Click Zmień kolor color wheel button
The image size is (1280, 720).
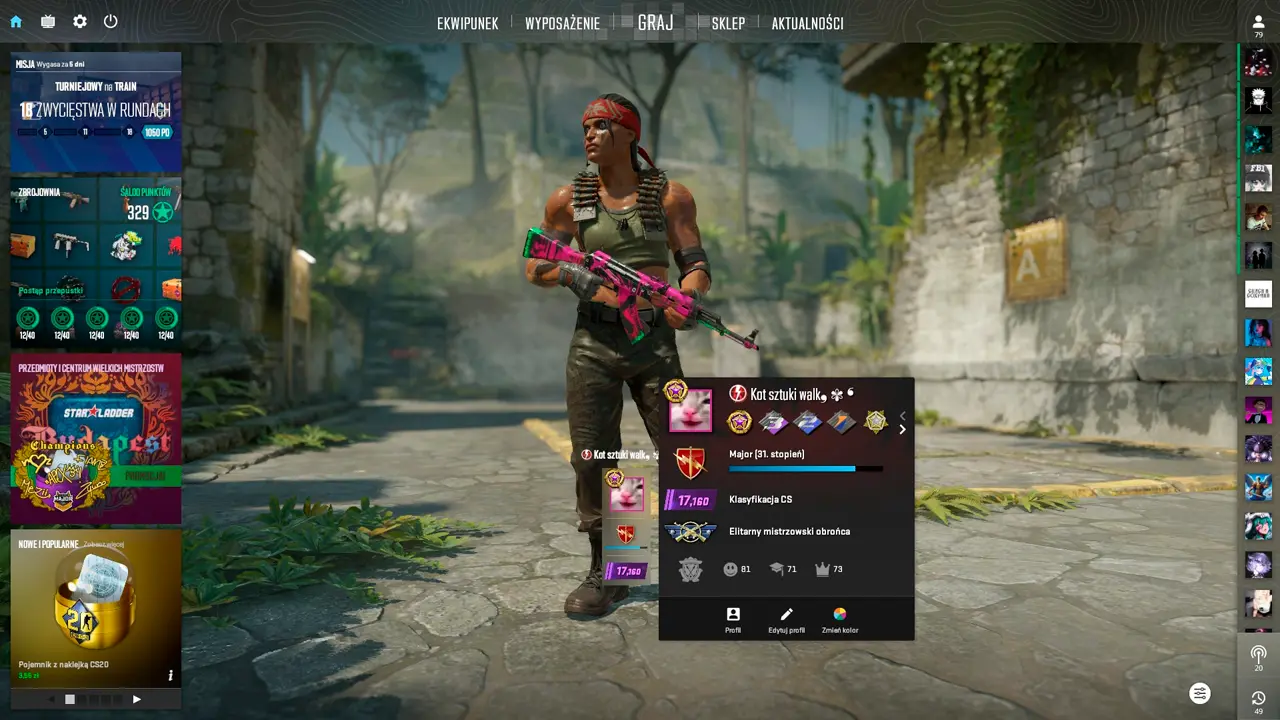(x=840, y=620)
